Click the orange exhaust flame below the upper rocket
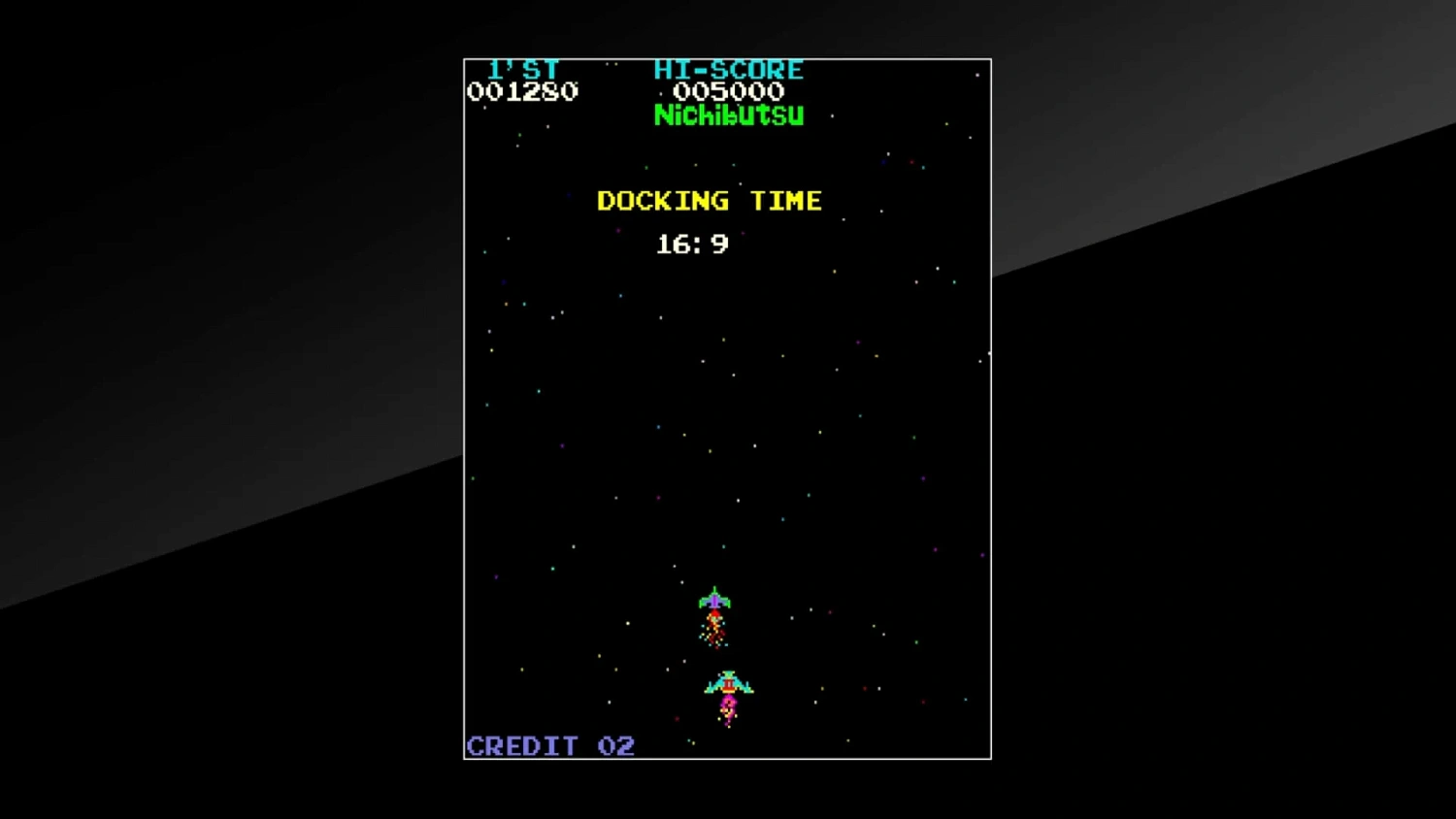This screenshot has height=819, width=1456. point(714,625)
